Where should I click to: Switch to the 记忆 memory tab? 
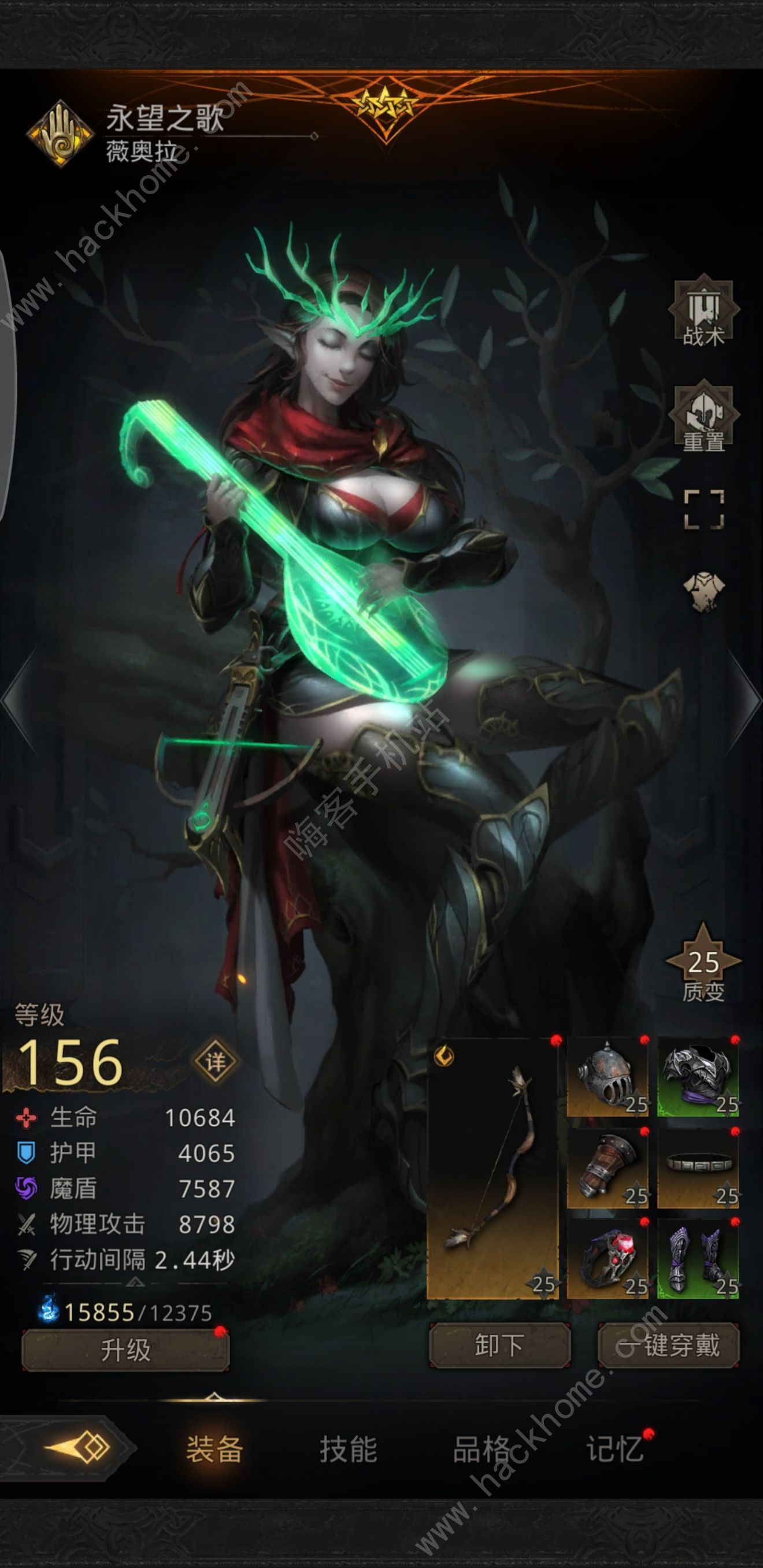pos(615,1450)
